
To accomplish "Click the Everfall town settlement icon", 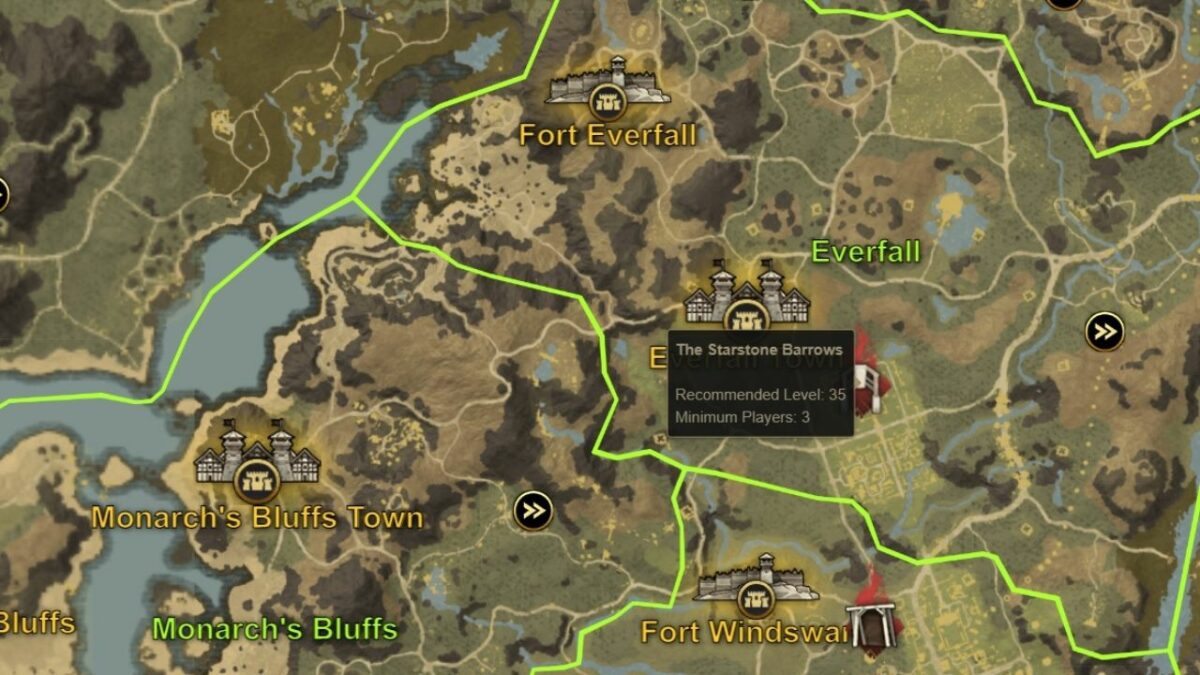I will tap(746, 299).
